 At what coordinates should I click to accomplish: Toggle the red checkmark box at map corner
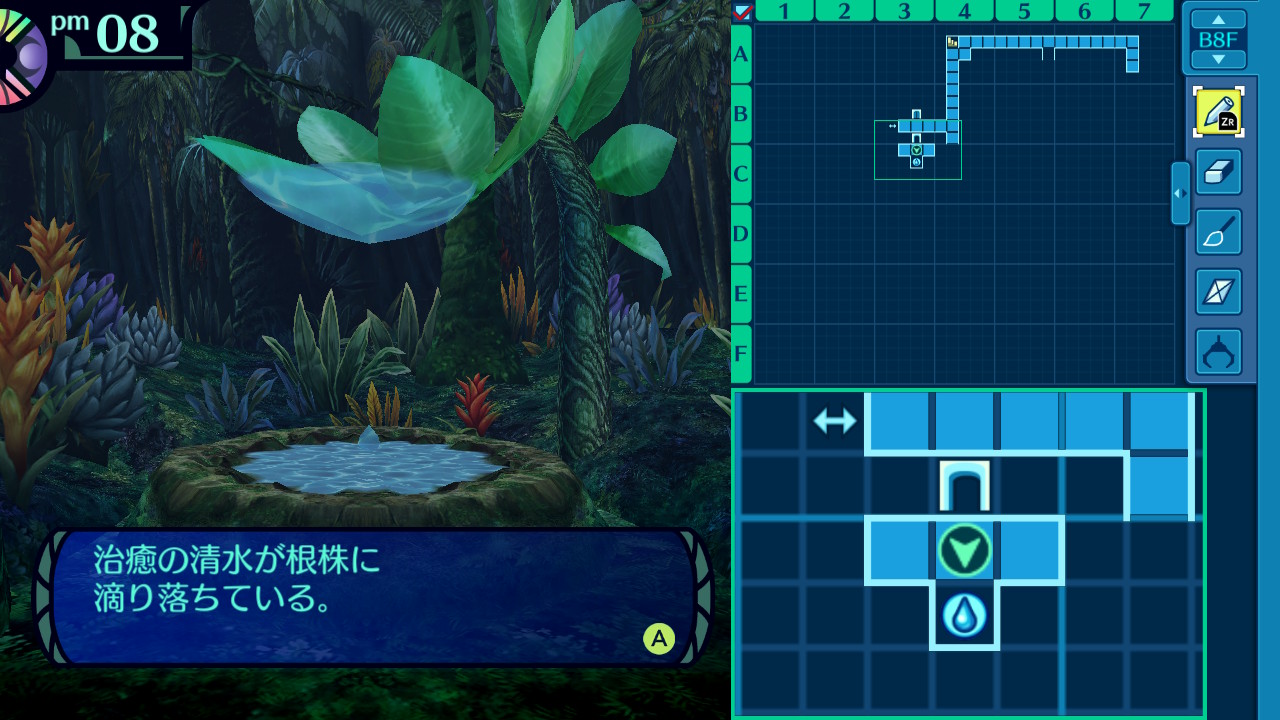coord(742,11)
